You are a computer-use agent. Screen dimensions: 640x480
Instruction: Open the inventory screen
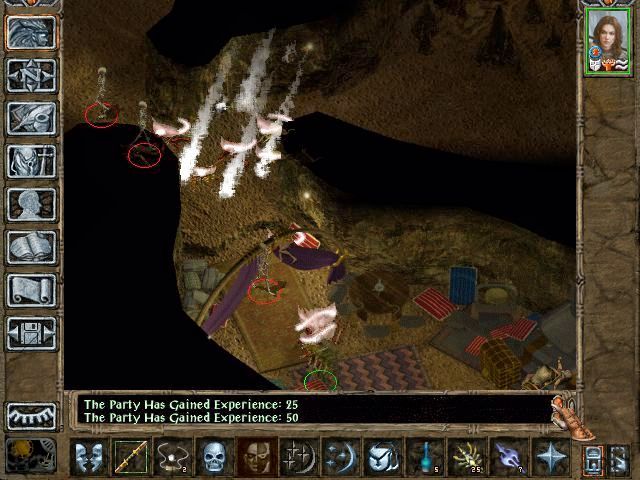click(31, 160)
